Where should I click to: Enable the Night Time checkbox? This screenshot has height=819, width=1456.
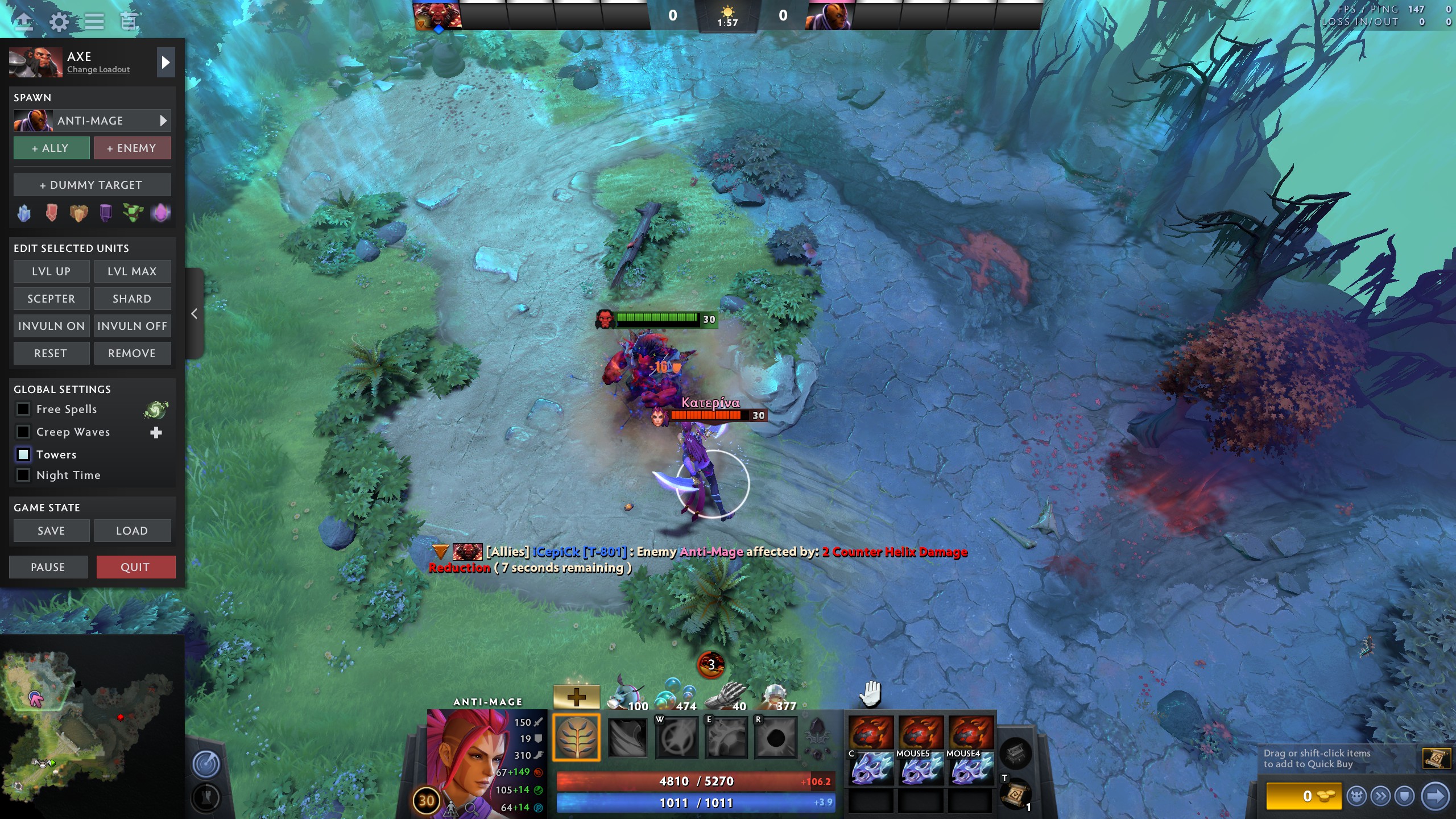click(23, 475)
